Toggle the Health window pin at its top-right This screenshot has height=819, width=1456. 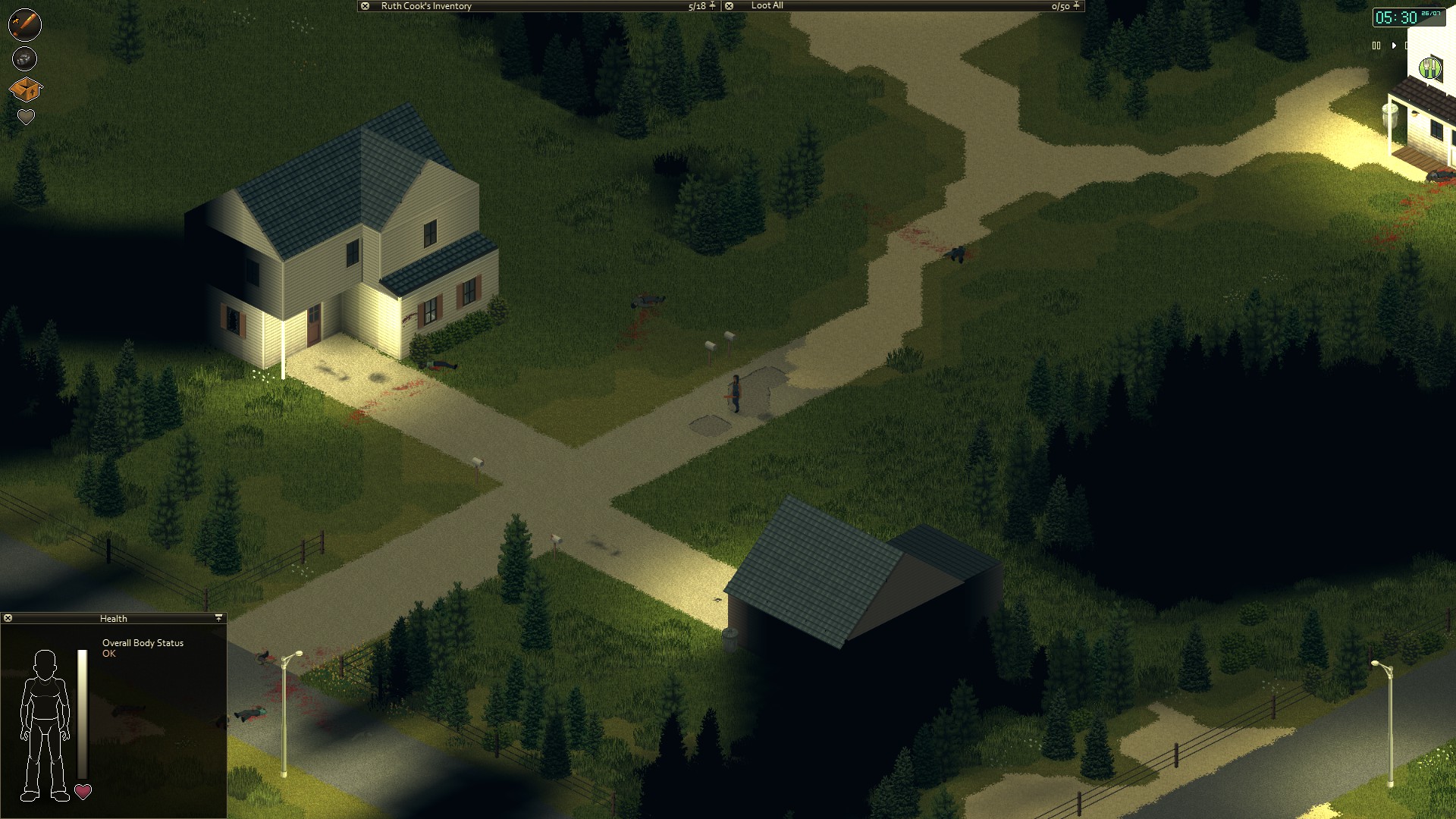point(219,618)
